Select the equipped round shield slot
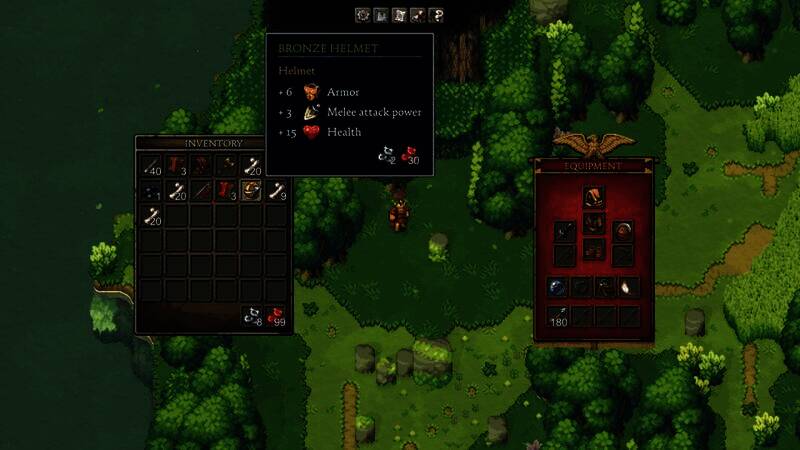The image size is (800, 450). 622,232
